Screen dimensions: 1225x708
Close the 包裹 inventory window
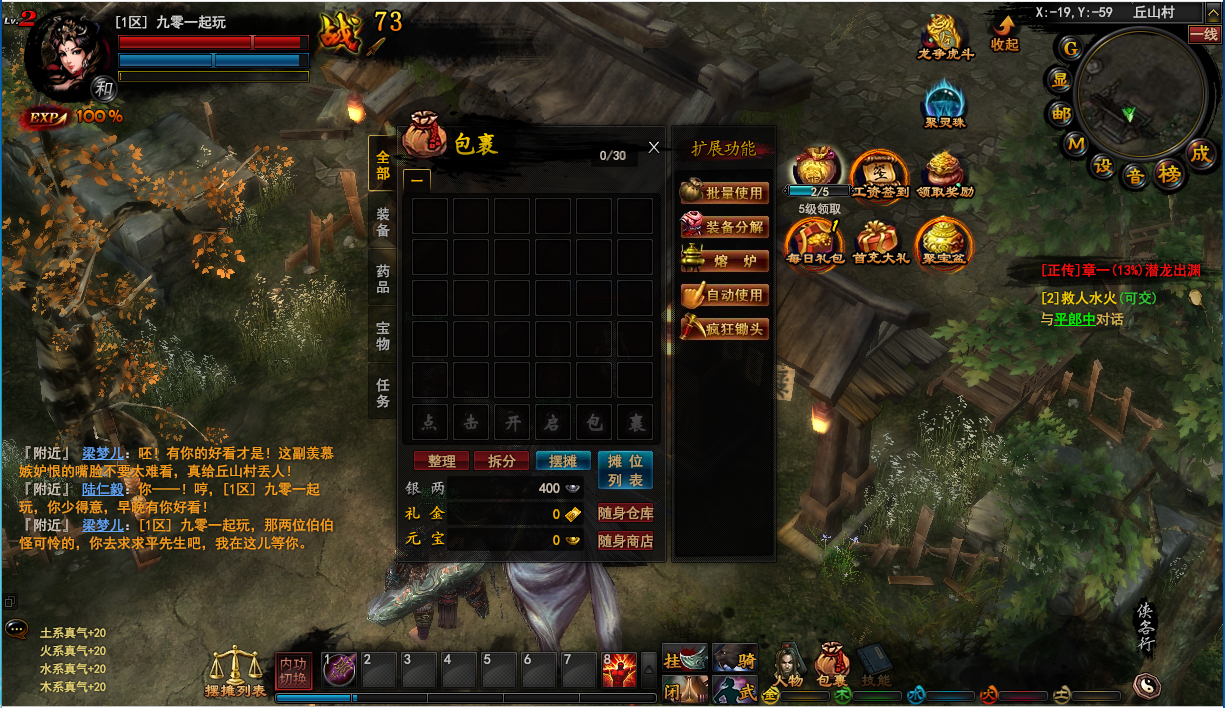tap(654, 147)
